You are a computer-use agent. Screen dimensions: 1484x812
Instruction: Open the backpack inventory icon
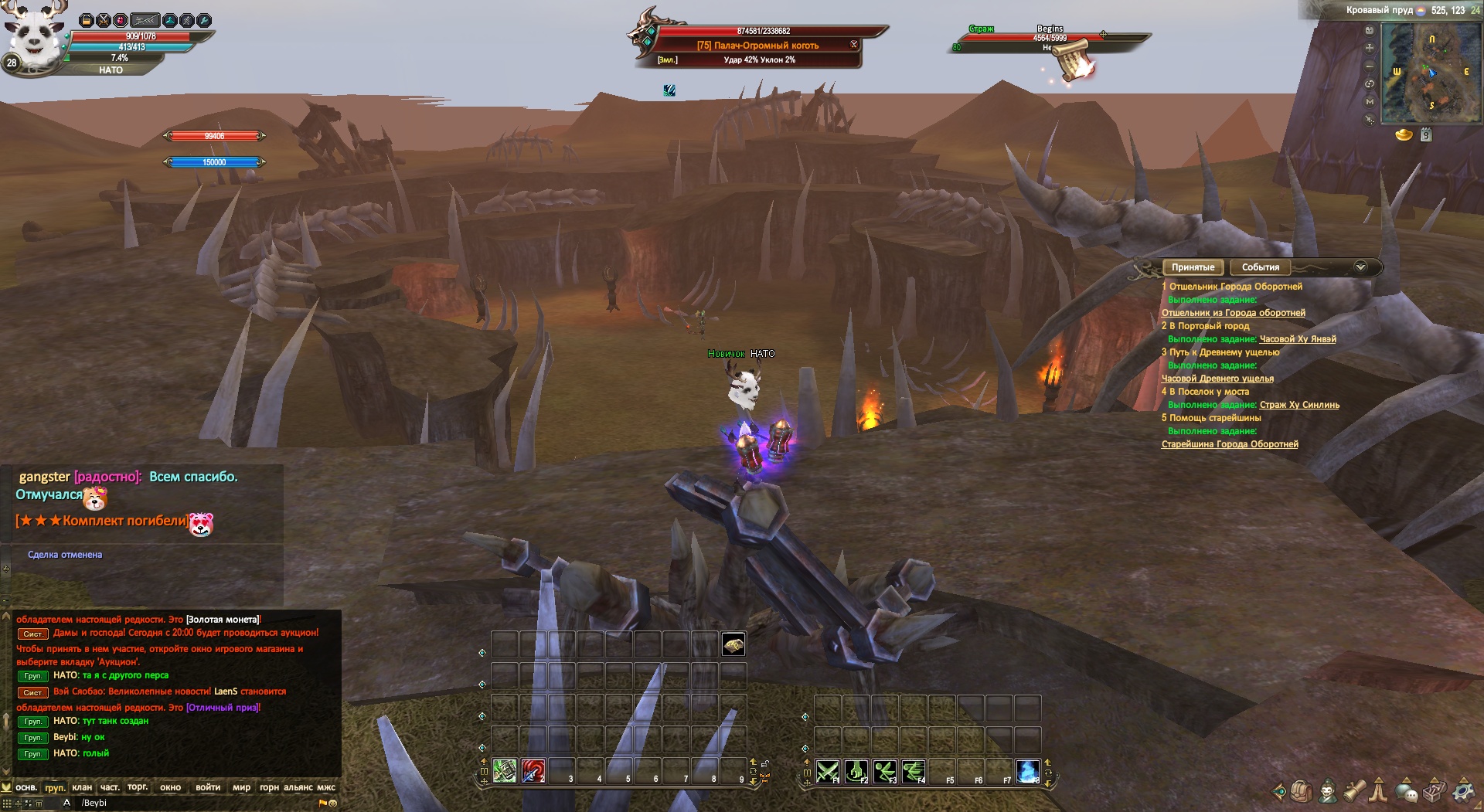1302,791
